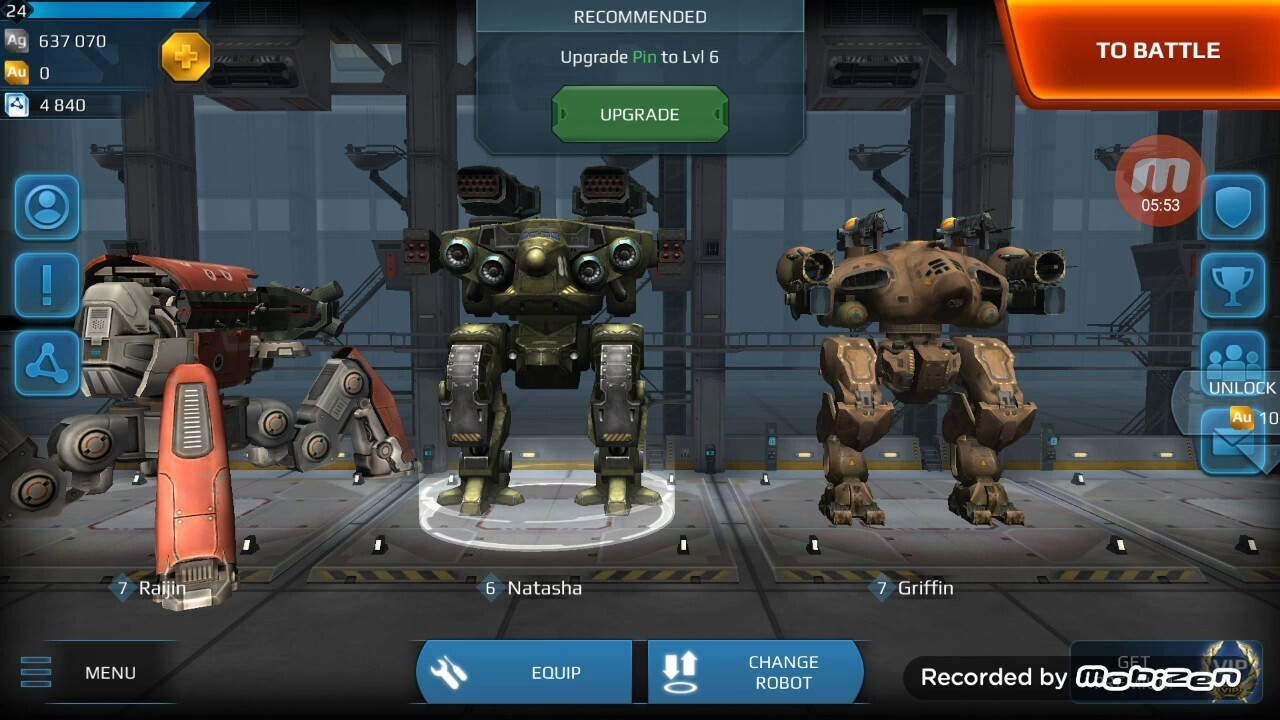Open CHANGE ROBOT screen
This screenshot has height=720, width=1280.
pyautogui.click(x=756, y=672)
